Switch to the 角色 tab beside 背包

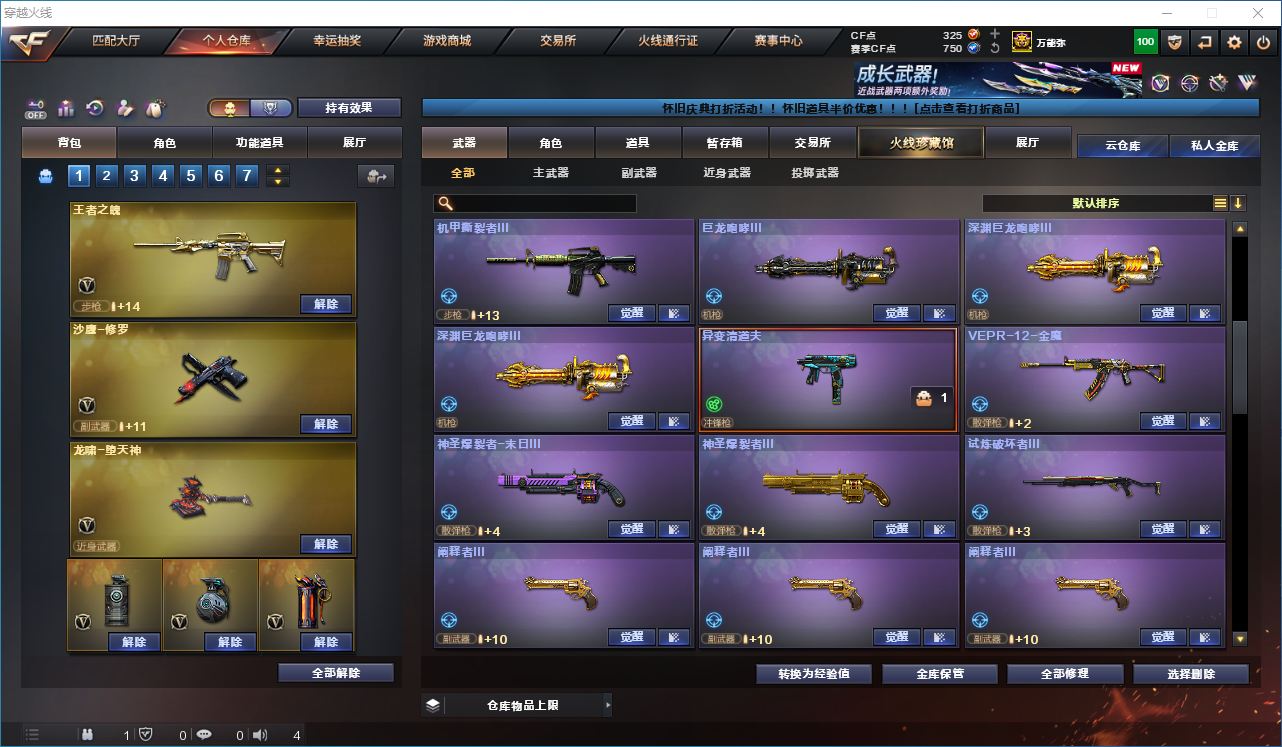[x=164, y=143]
